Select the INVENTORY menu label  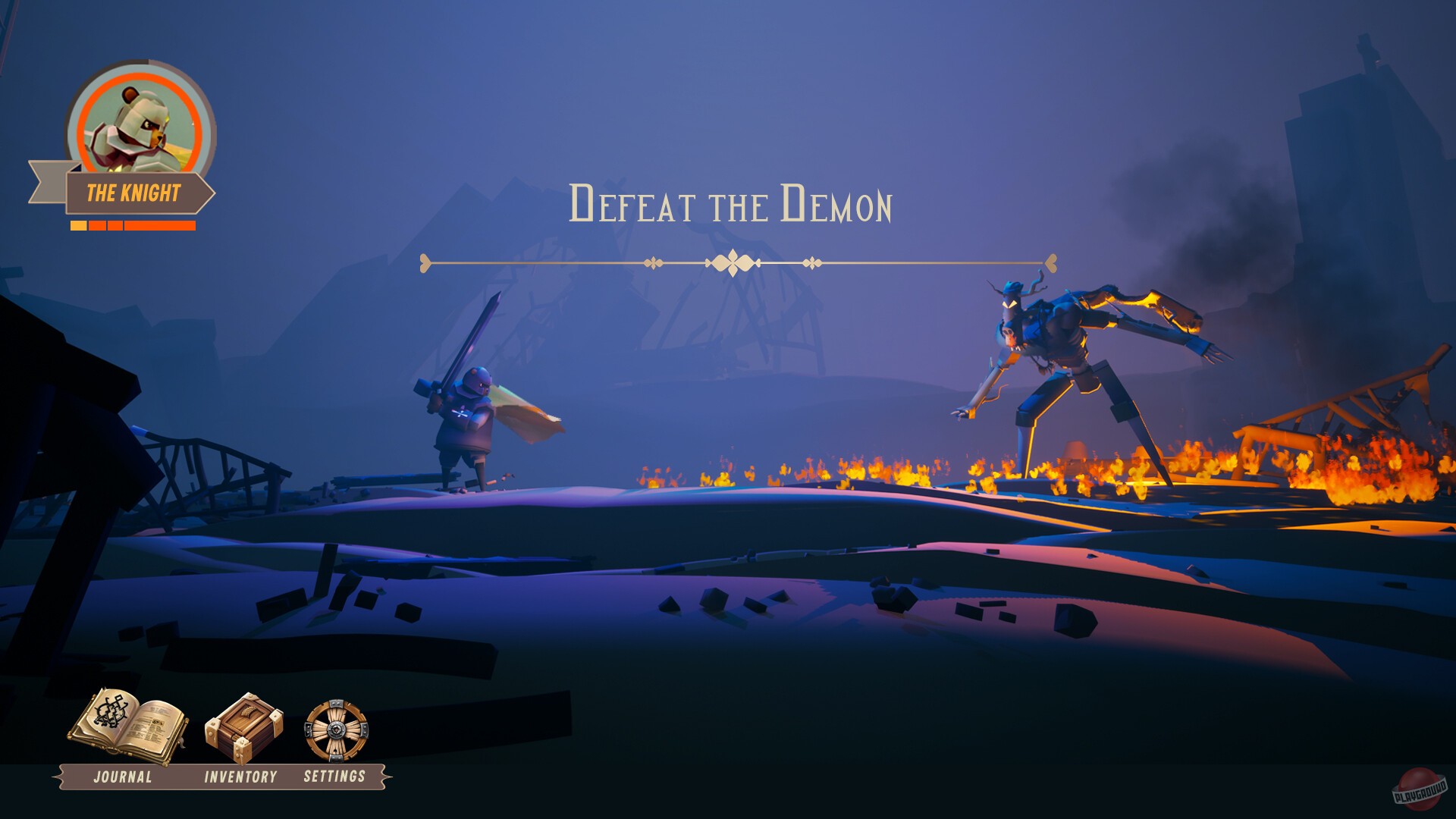click(x=240, y=777)
